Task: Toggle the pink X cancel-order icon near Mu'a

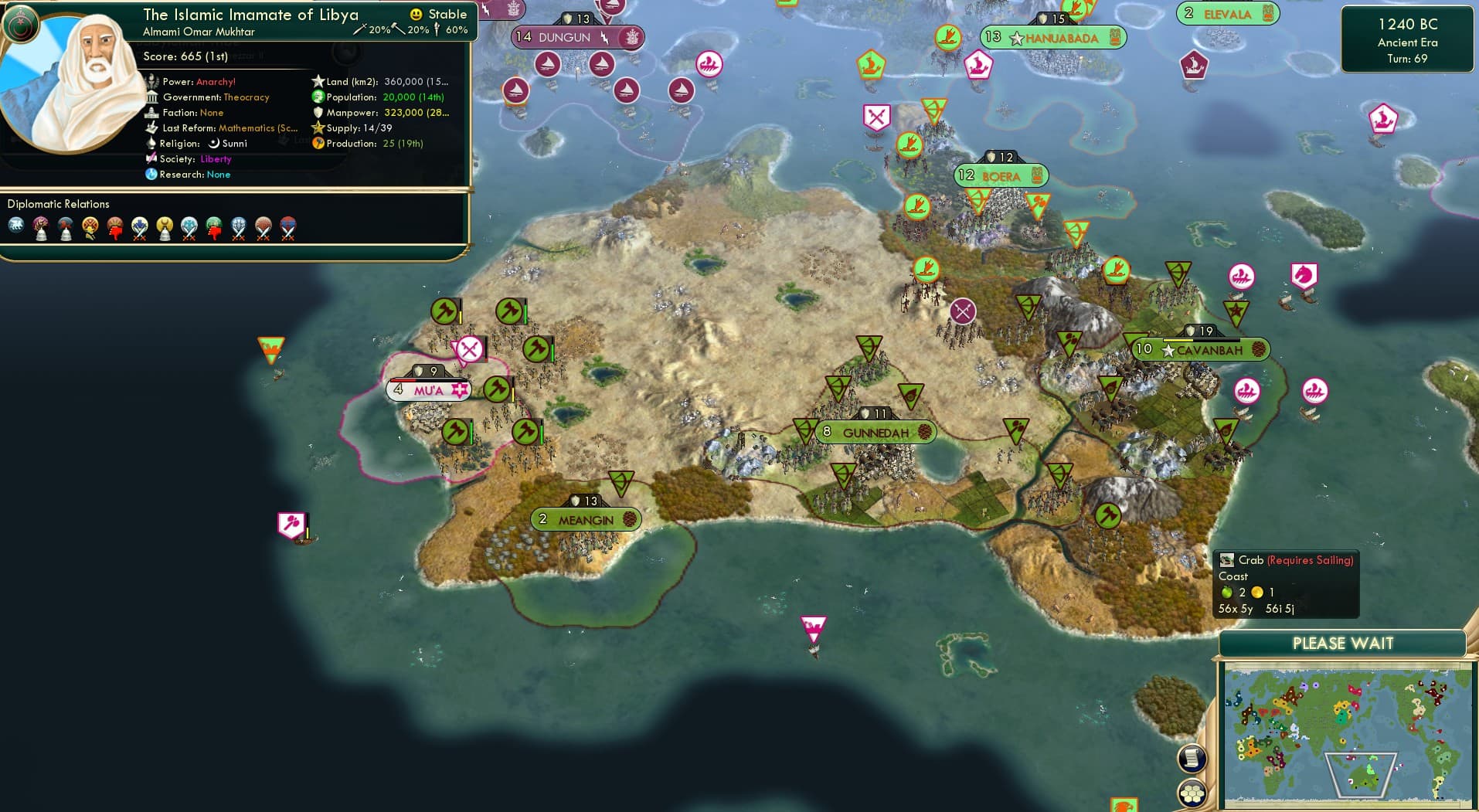Action: [470, 350]
